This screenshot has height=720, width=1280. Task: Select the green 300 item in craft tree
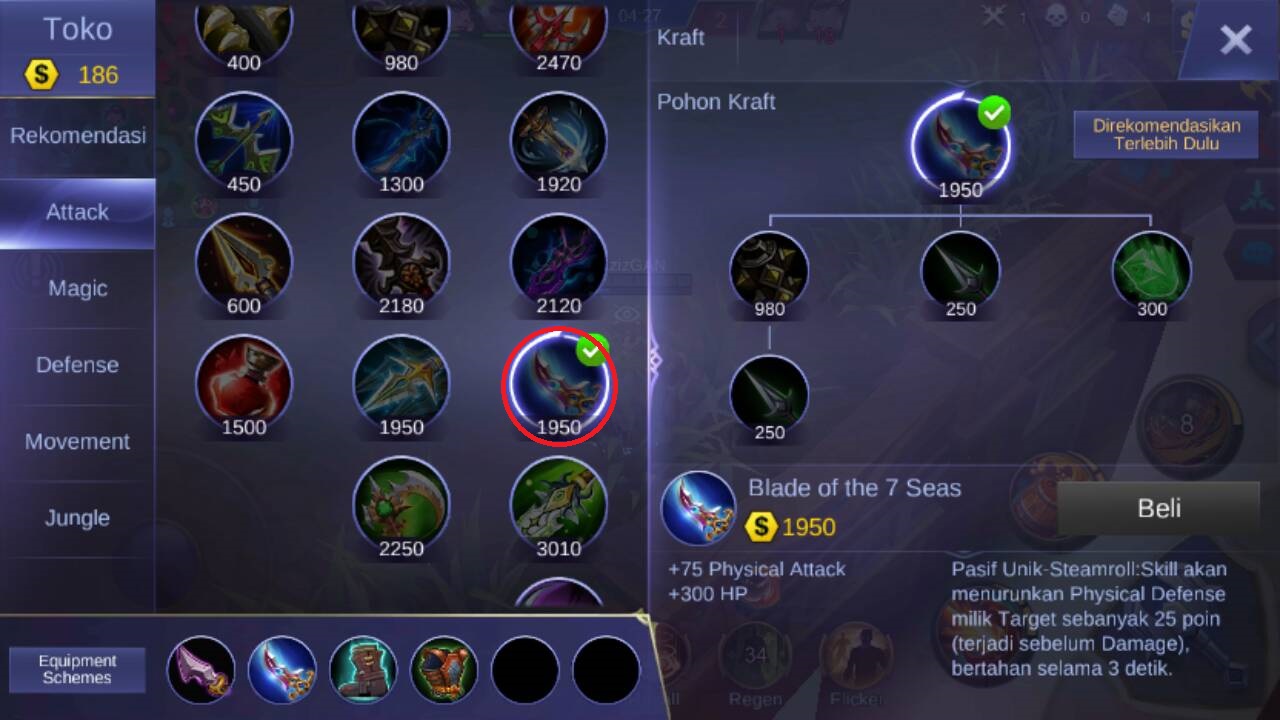click(1151, 271)
